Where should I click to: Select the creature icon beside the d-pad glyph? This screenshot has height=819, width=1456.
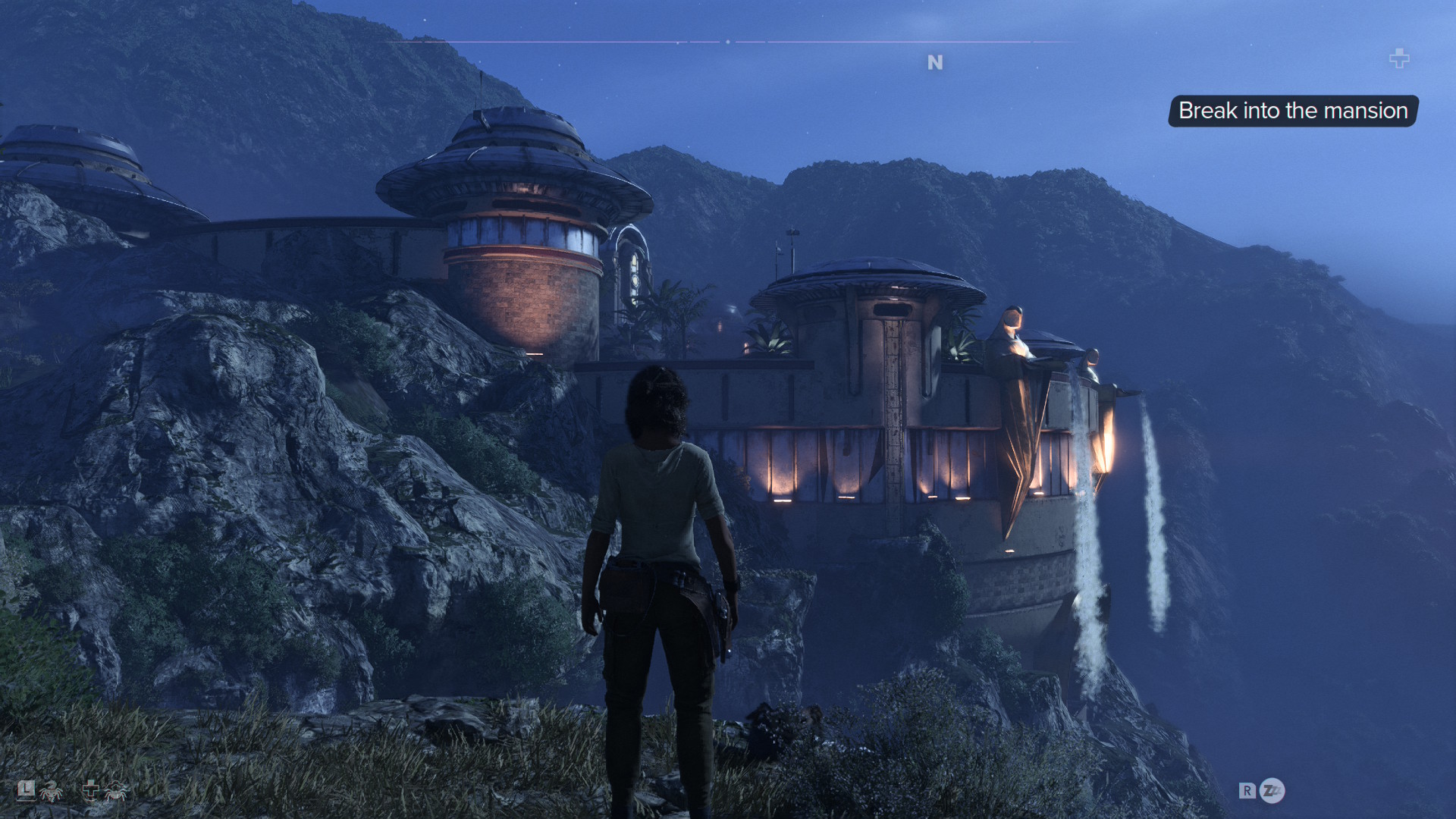click(116, 791)
